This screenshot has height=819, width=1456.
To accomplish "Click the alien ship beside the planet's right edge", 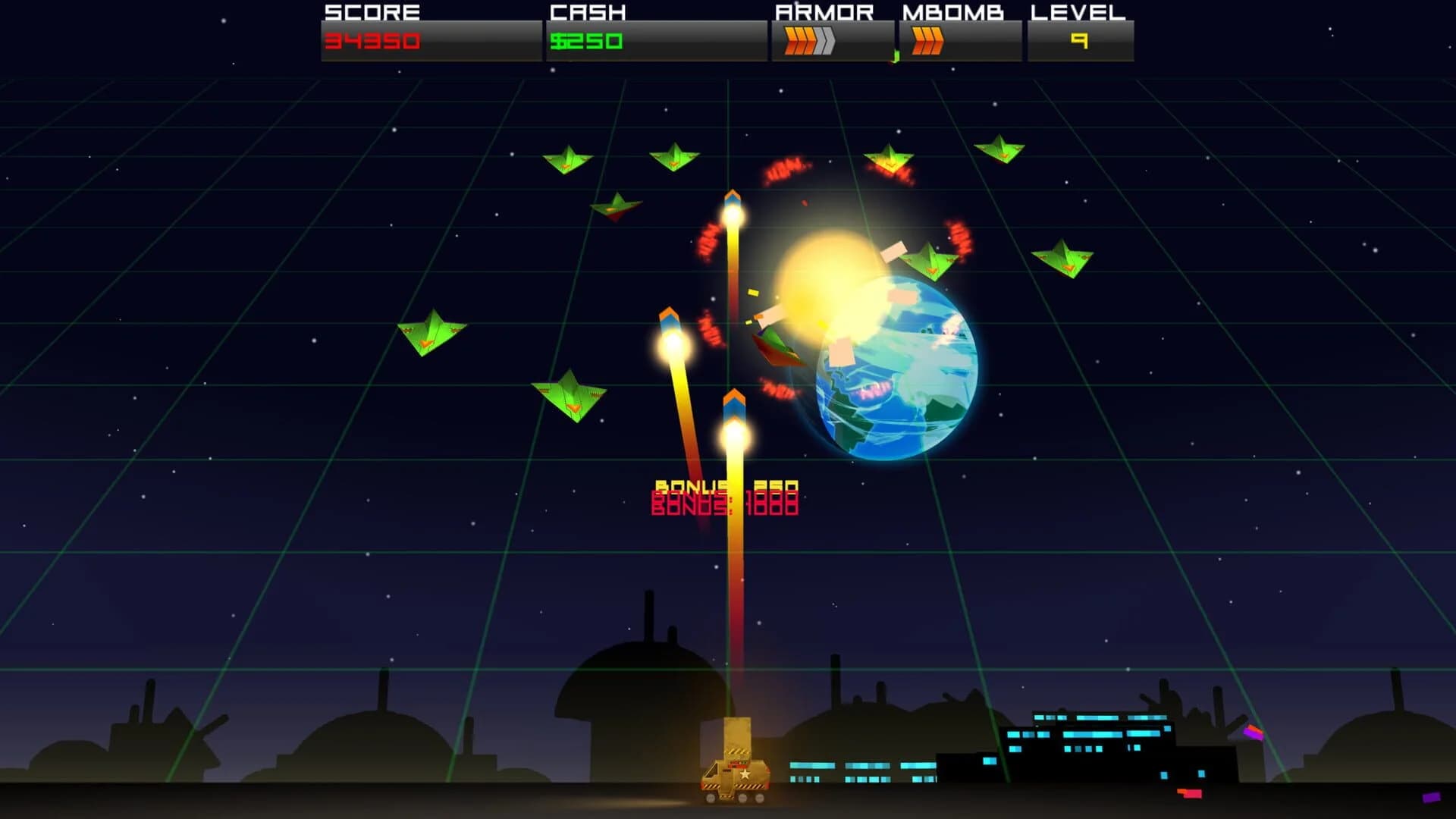I will [x=929, y=262].
